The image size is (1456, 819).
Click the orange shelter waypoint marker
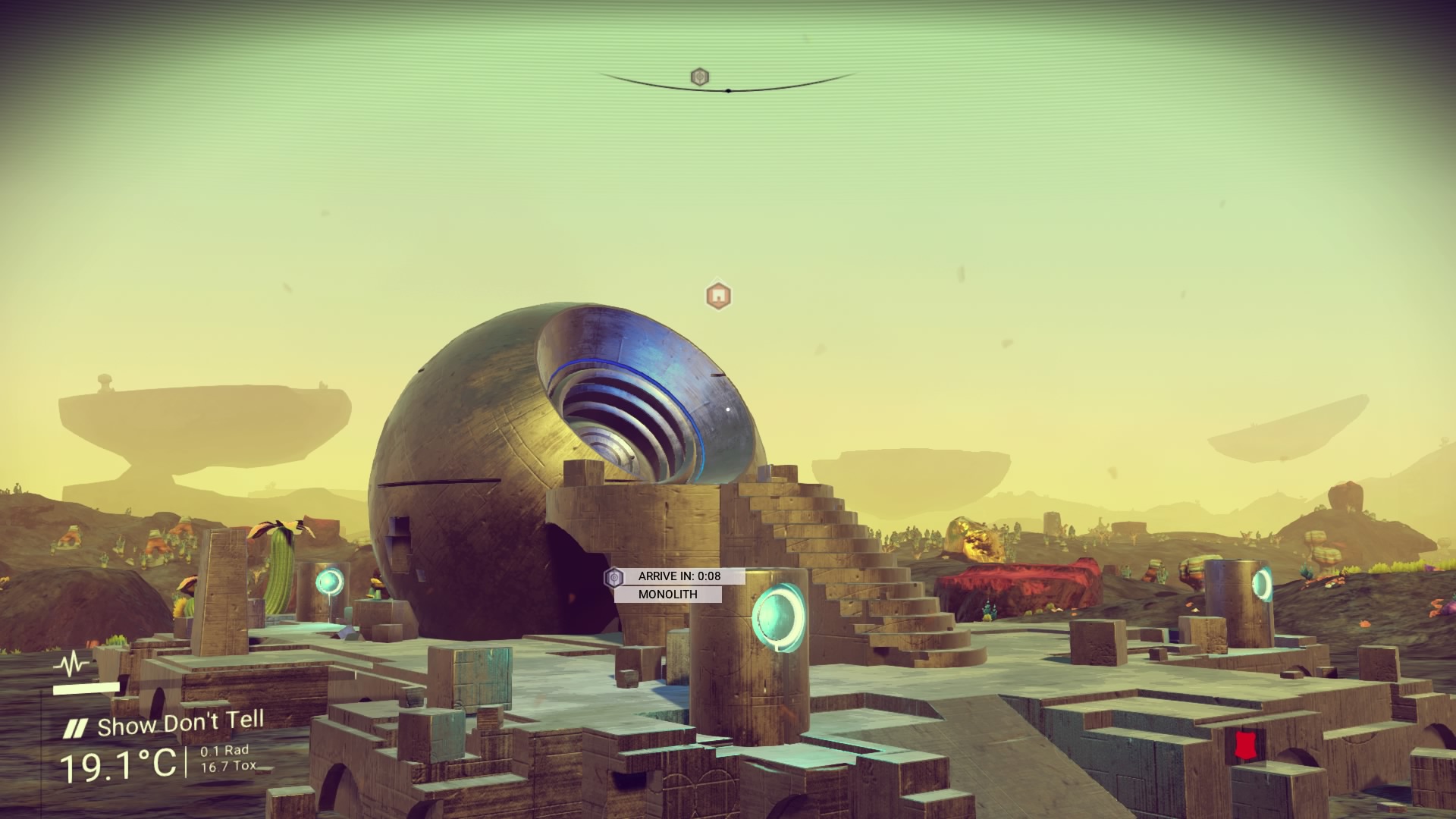(x=717, y=295)
